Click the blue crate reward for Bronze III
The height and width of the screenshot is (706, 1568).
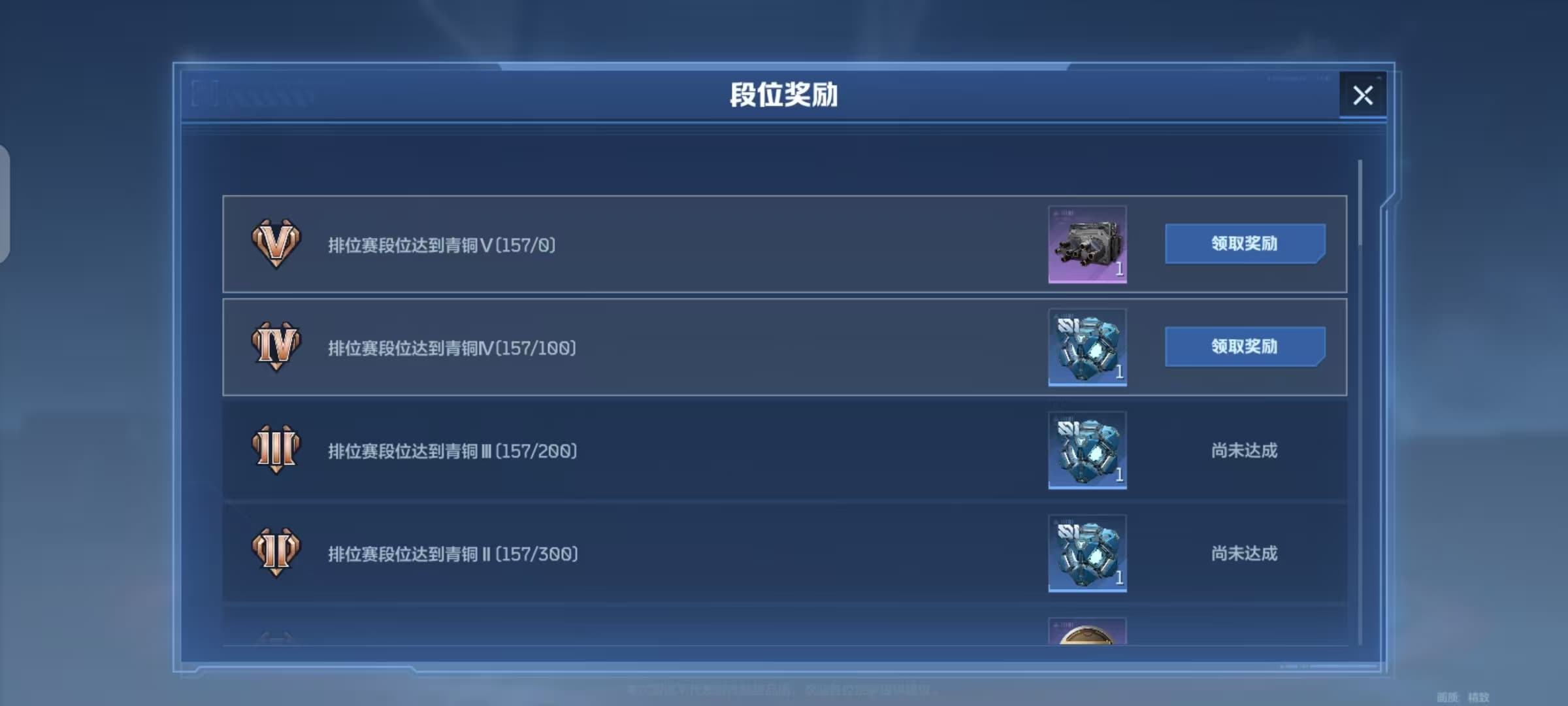[1087, 451]
